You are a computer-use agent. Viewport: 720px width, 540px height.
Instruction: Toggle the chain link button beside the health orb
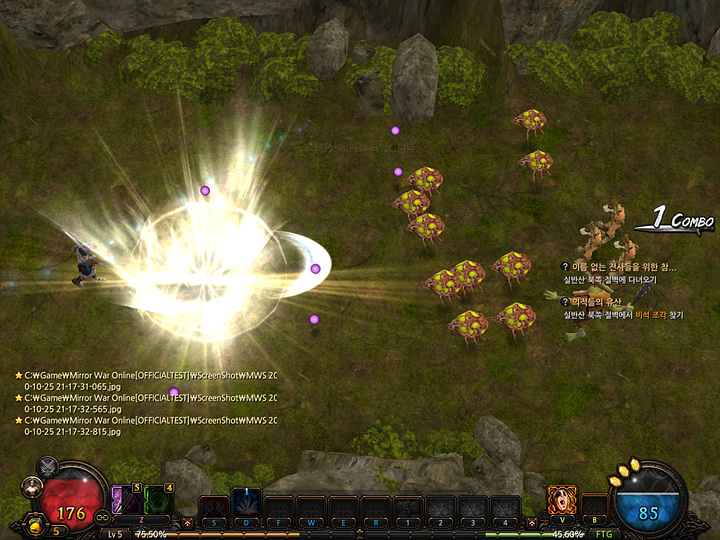(x=100, y=518)
